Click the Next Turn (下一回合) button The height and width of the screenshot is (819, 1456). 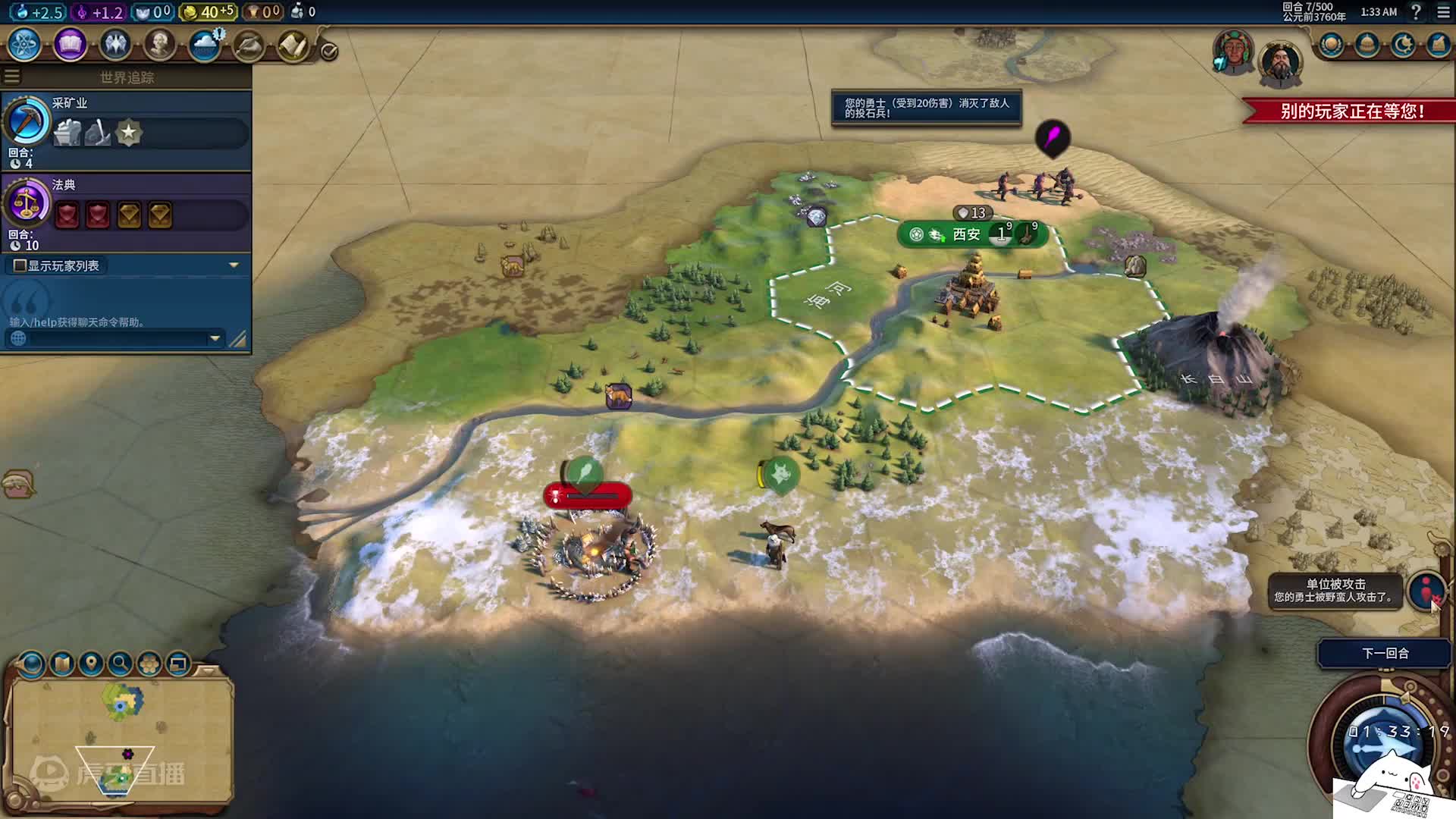point(1385,653)
